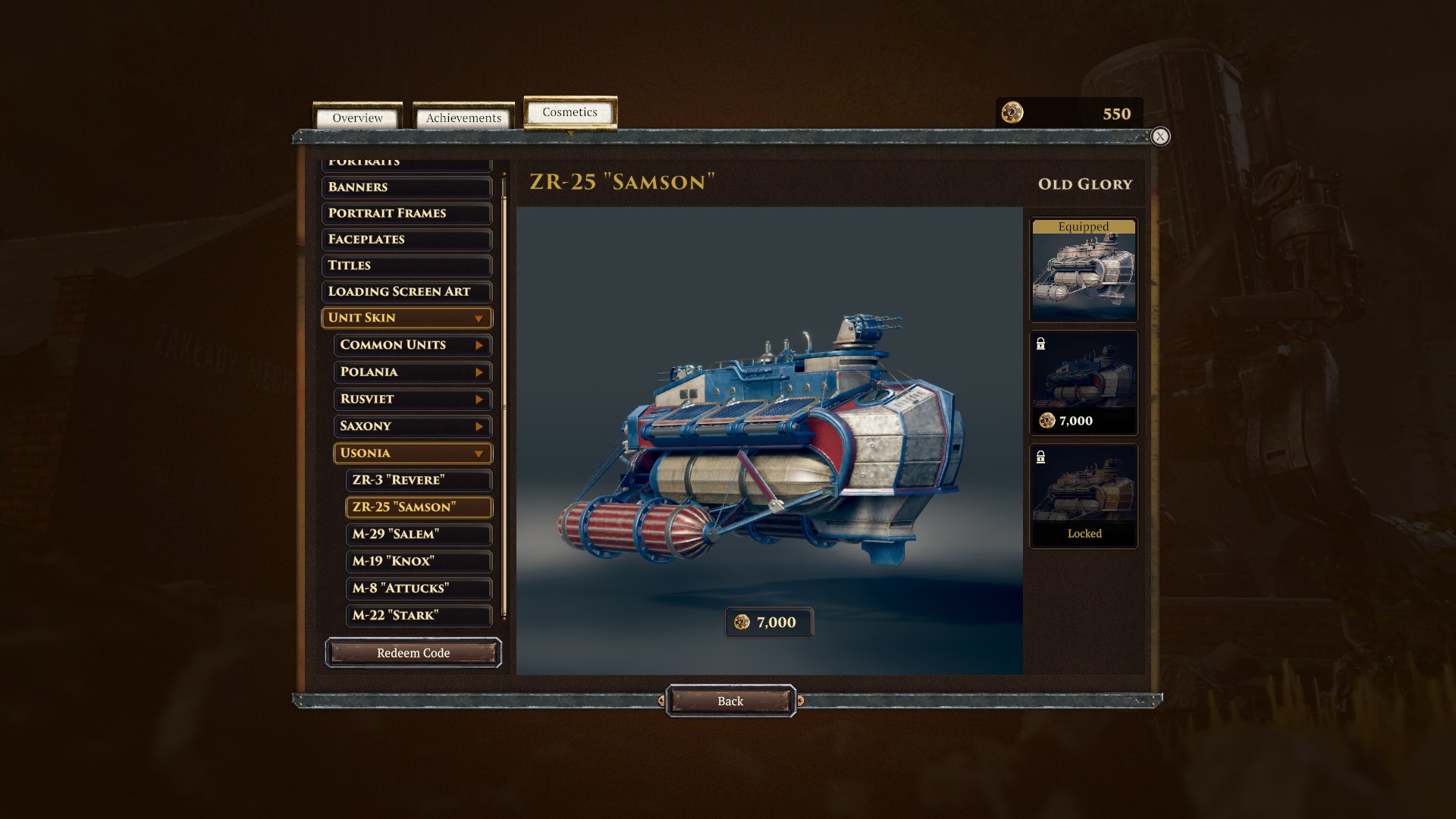The width and height of the screenshot is (1456, 819).
Task: Buy the skin for 7,000 coins
Action: 768,623
